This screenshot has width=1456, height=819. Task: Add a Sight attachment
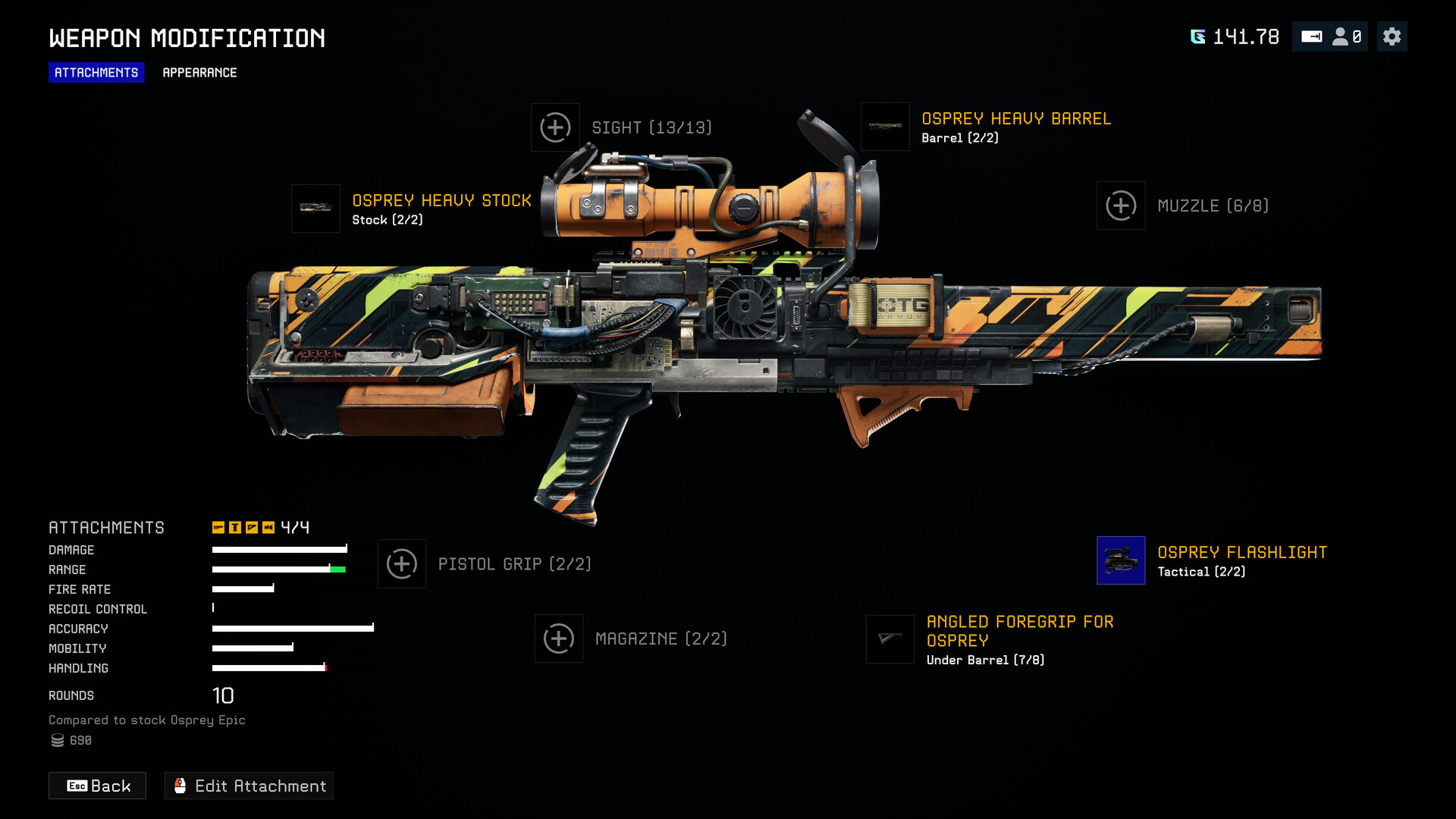pos(555,127)
